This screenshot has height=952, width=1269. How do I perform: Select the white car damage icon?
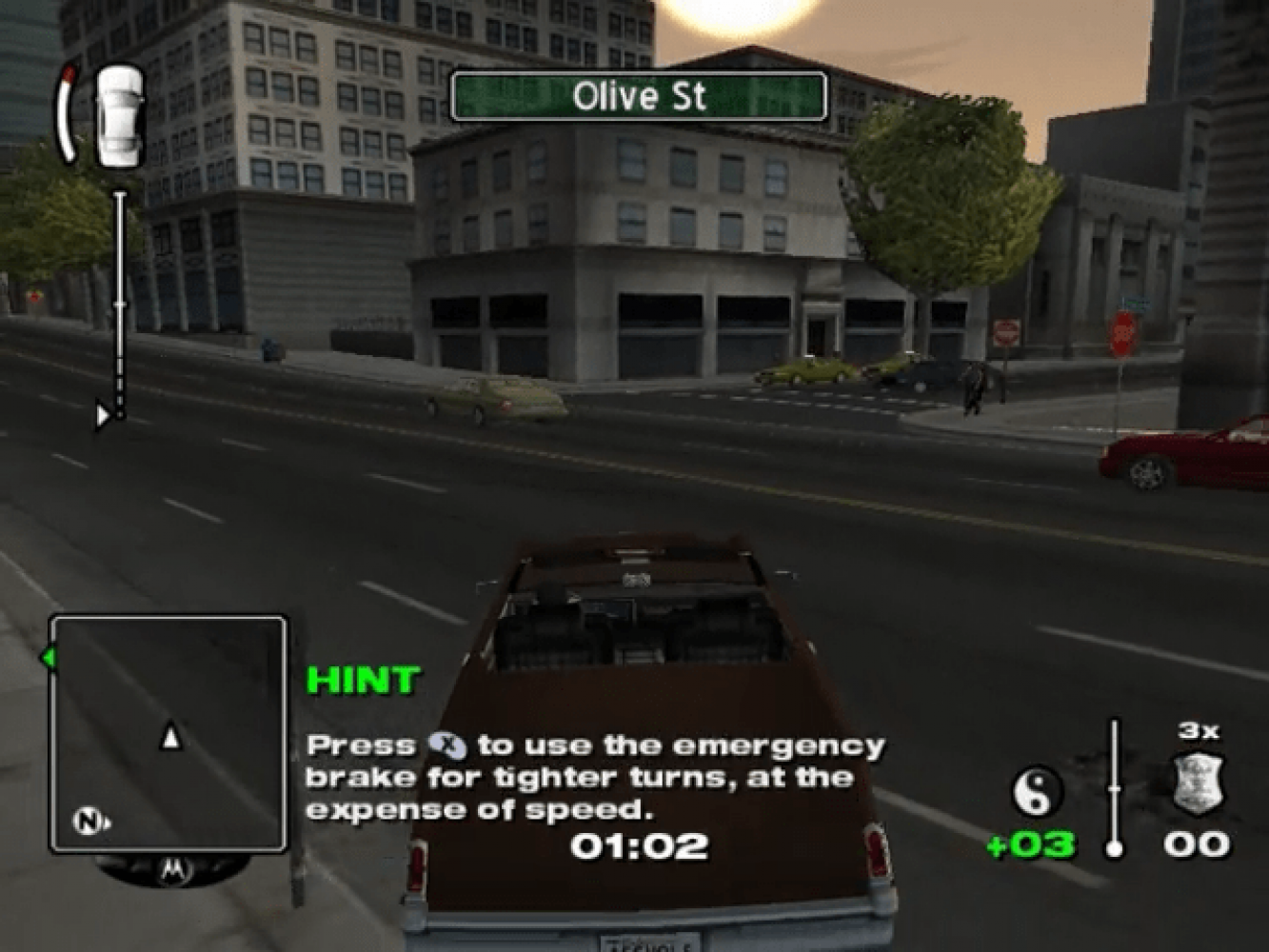[121, 115]
